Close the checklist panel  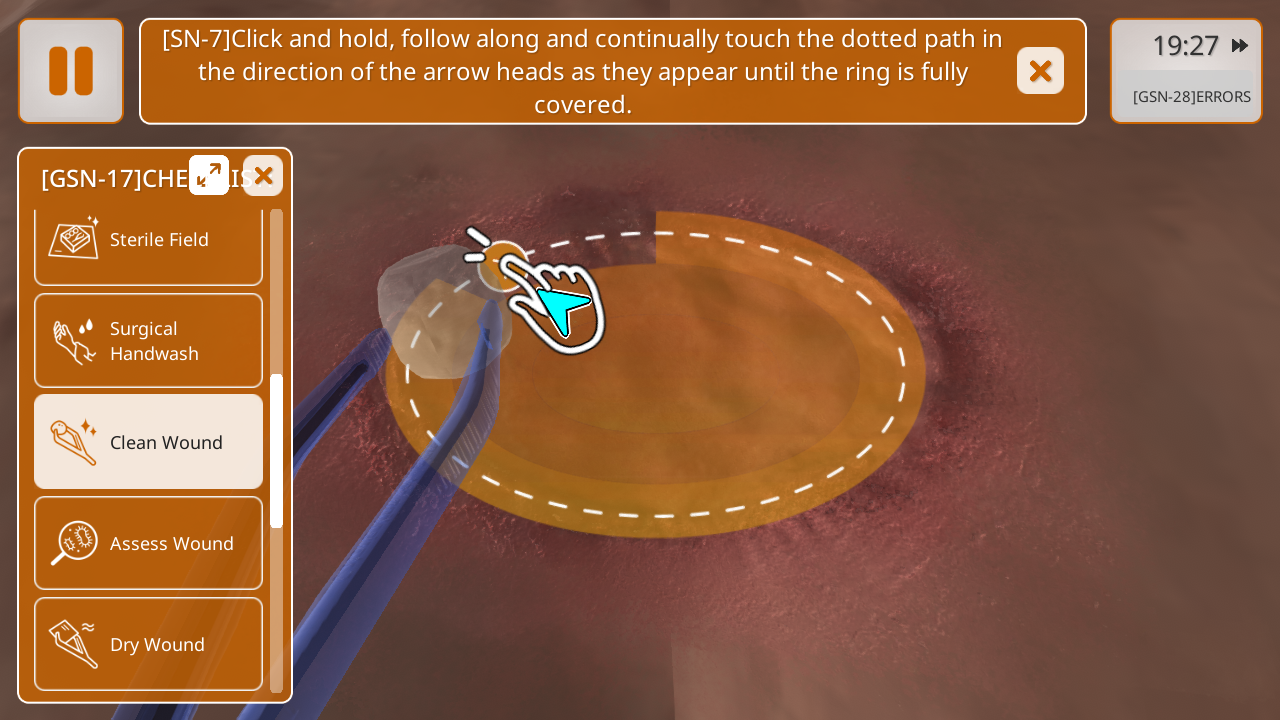[x=263, y=175]
